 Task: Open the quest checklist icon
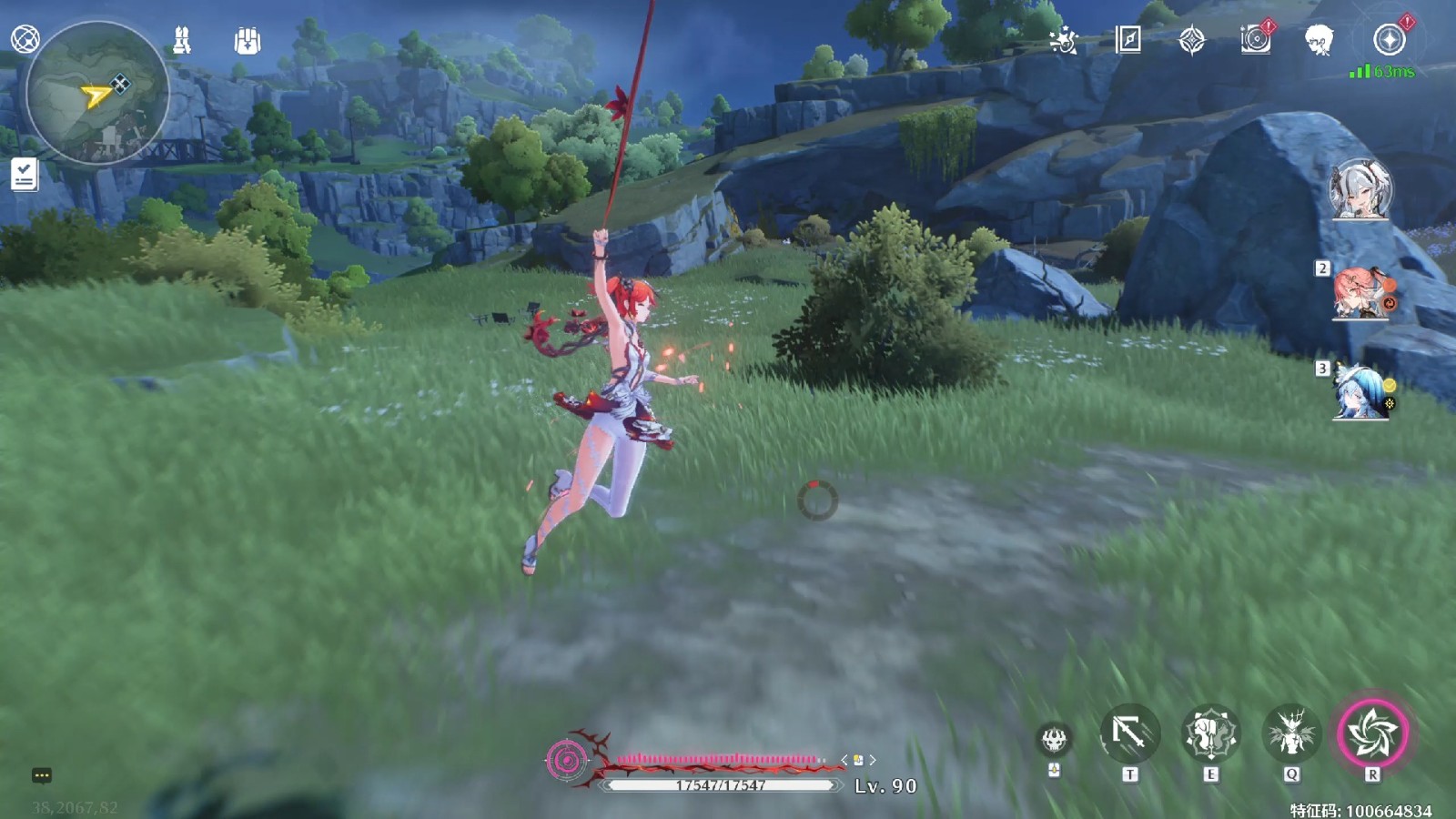(25, 174)
